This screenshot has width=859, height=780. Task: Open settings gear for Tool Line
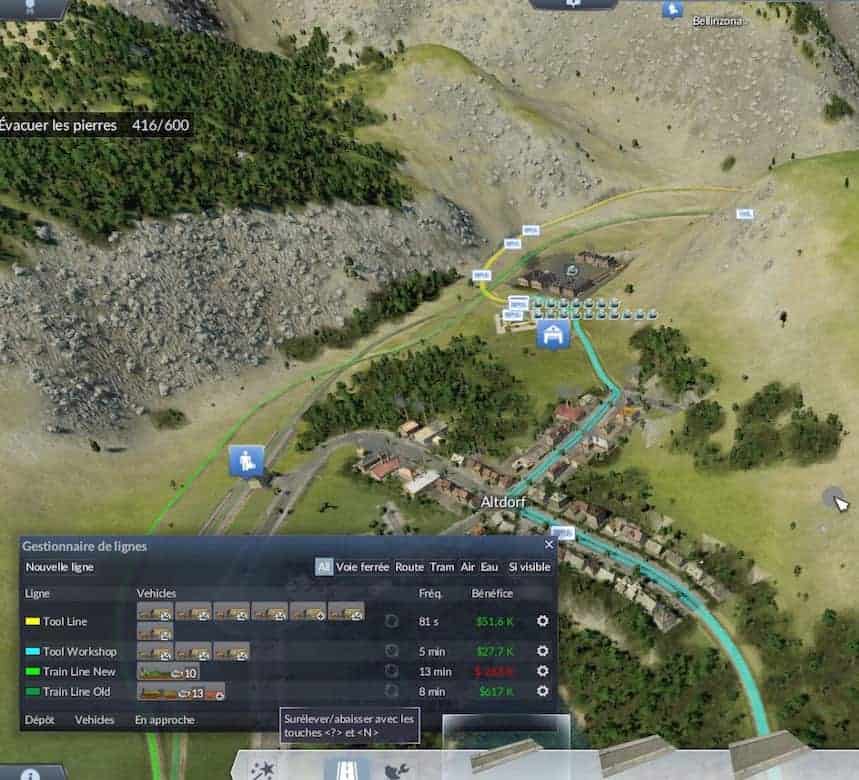pyautogui.click(x=543, y=621)
